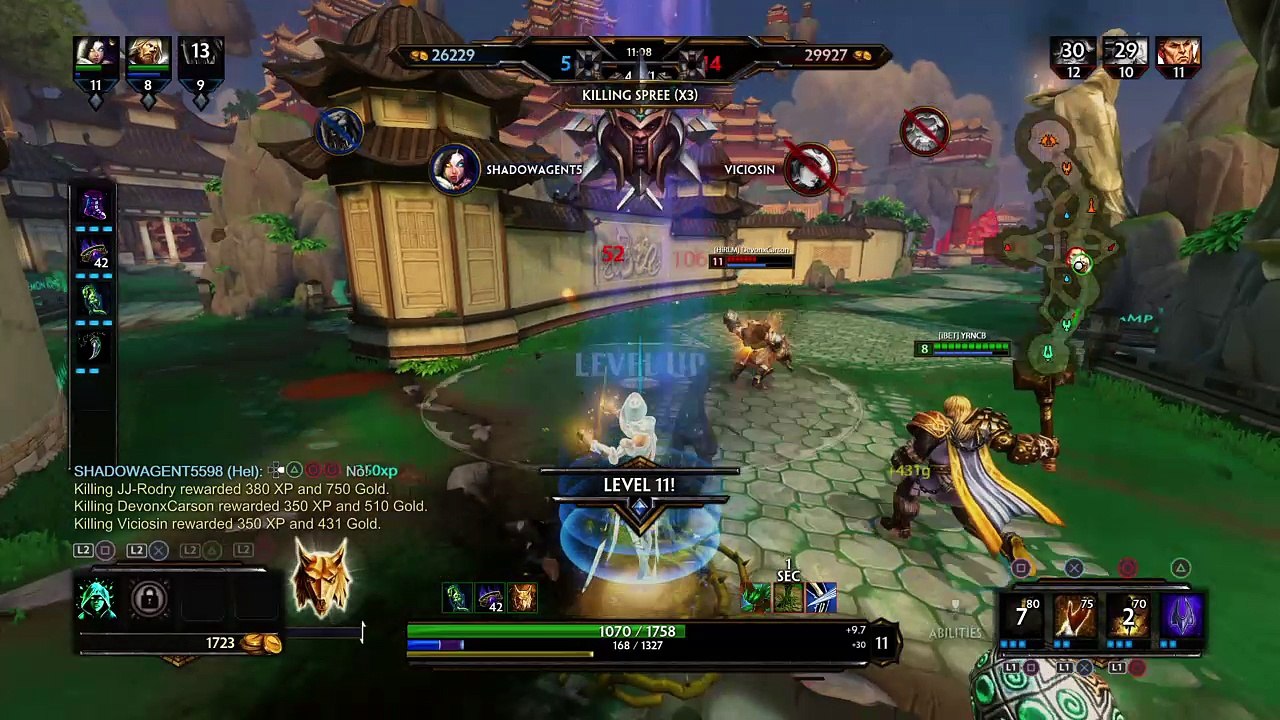1280x720 pixels.
Task: Select the gold wolf mask buff icon
Action: point(523,598)
